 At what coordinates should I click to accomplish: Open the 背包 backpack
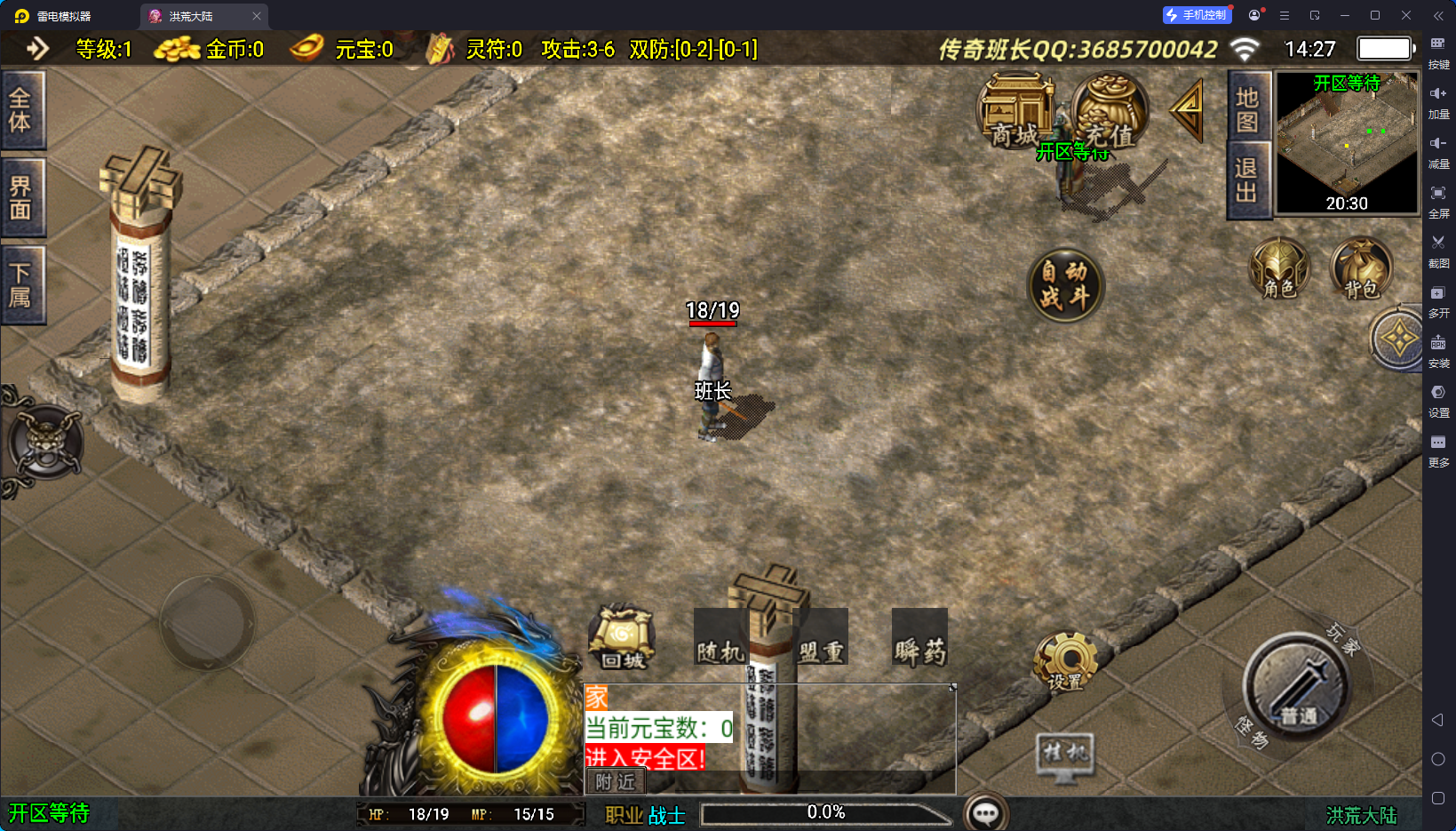coord(1360,268)
